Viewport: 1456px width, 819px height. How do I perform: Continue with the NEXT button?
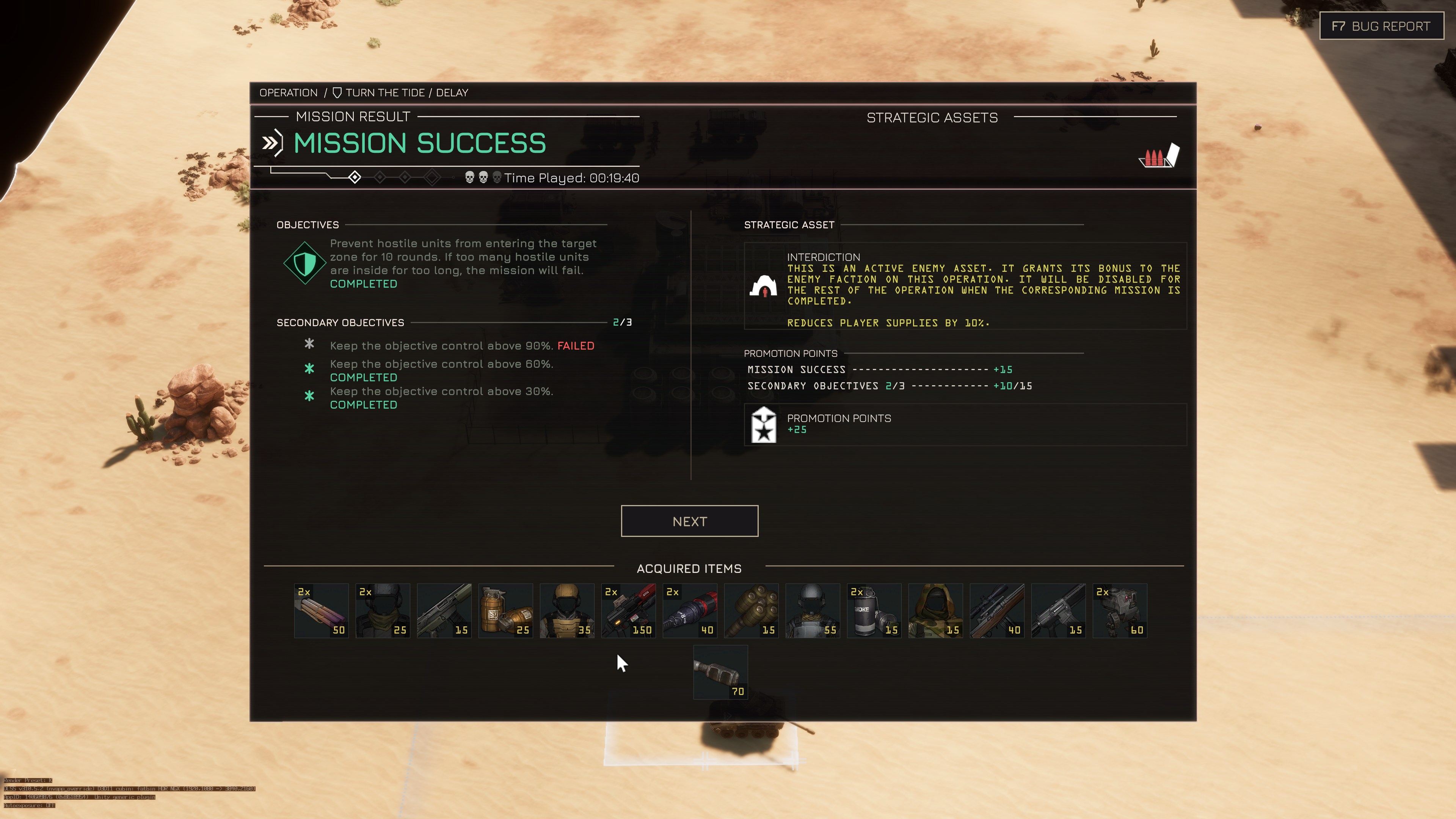689,521
